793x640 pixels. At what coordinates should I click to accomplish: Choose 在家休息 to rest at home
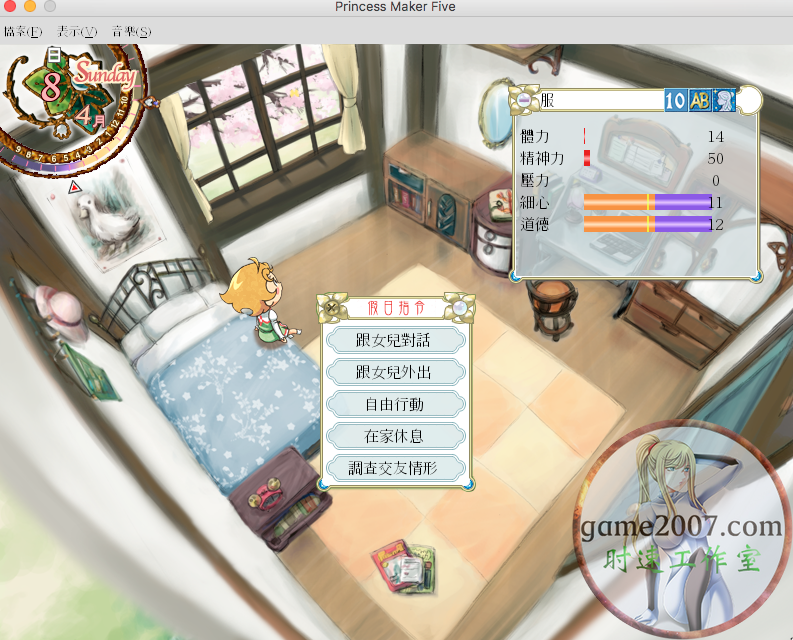tap(396, 436)
